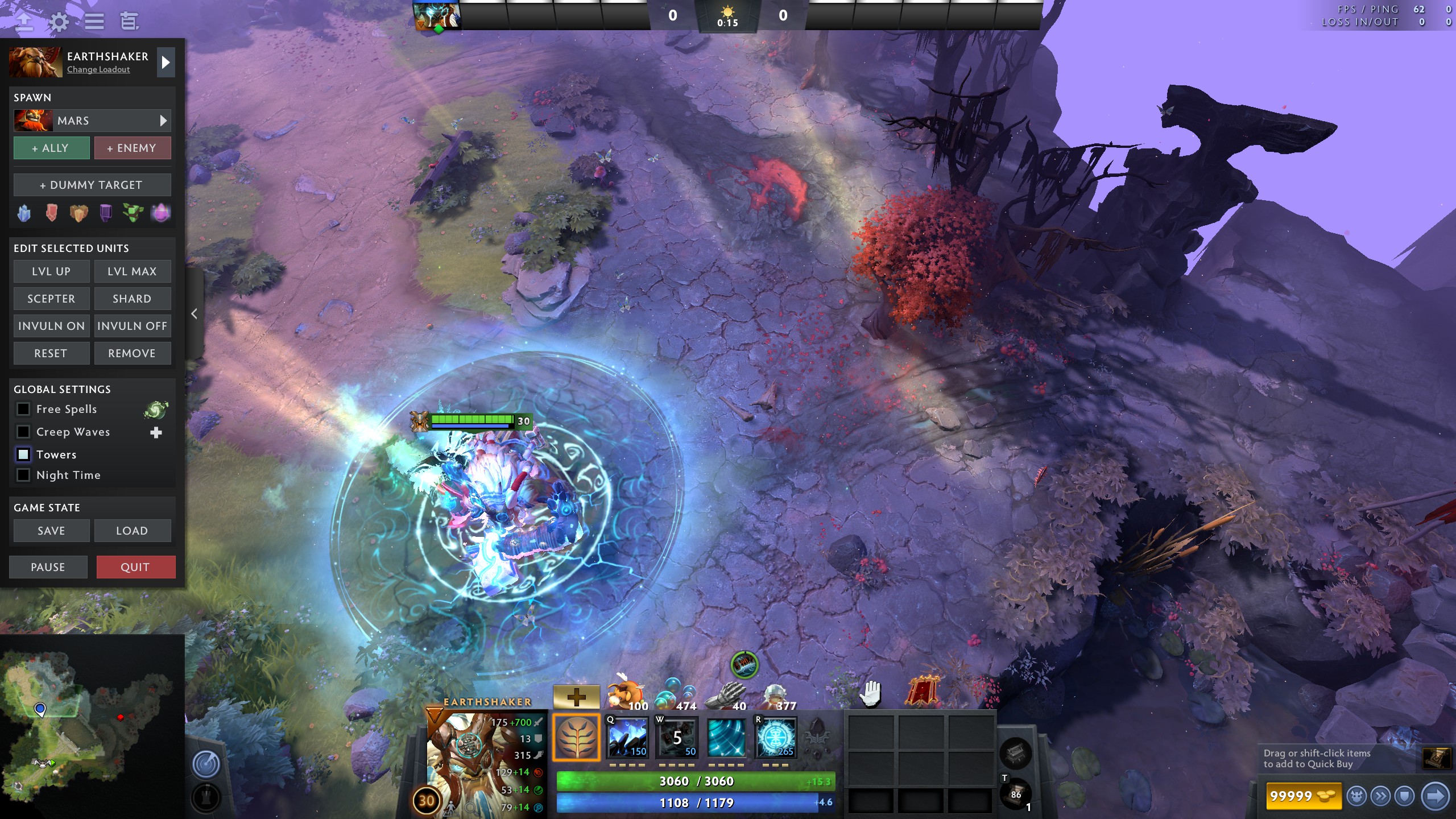Open the hamburger menu in the top-left
1456x819 pixels.
click(x=94, y=21)
